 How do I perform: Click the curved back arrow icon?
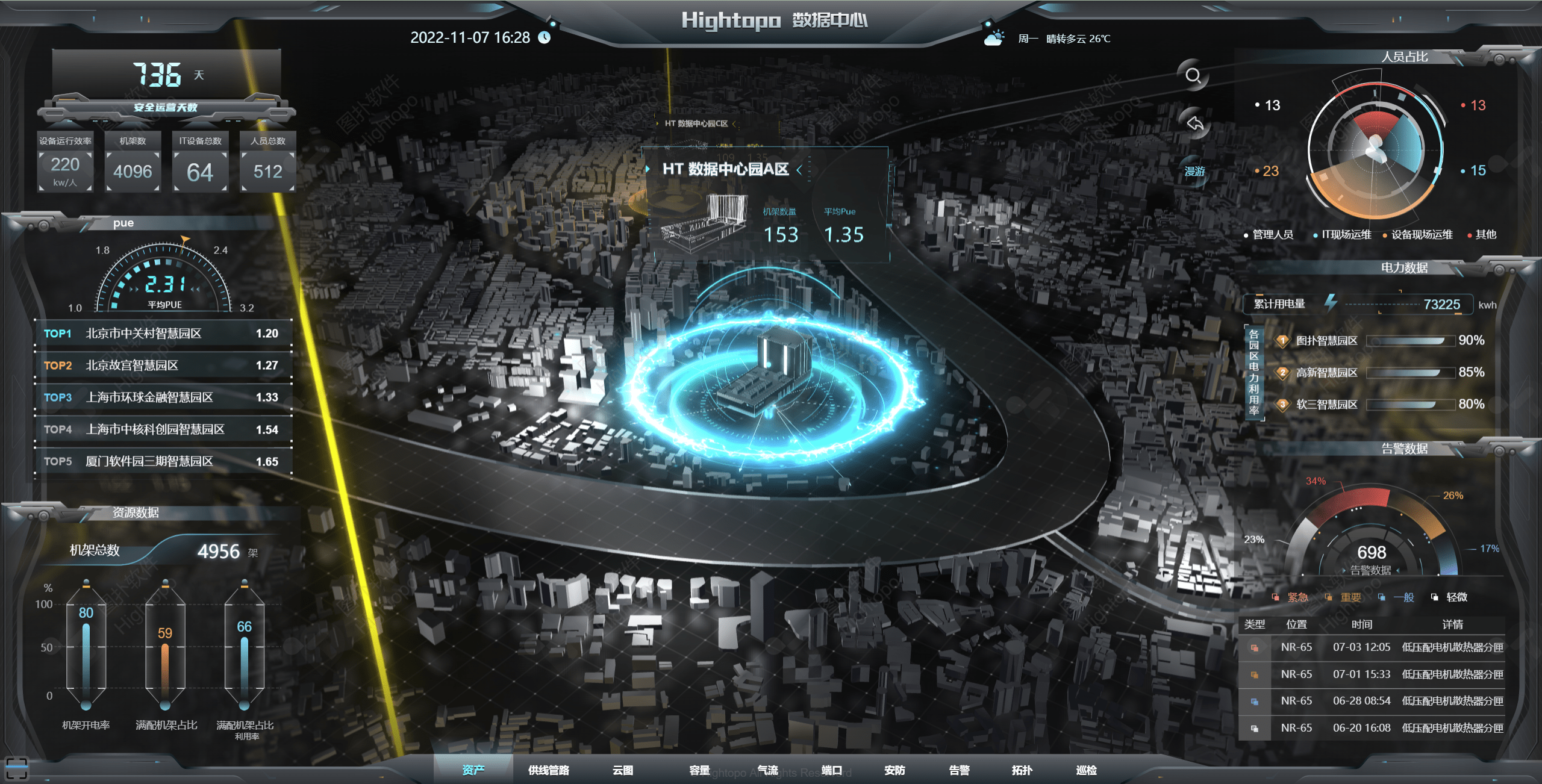1195,123
